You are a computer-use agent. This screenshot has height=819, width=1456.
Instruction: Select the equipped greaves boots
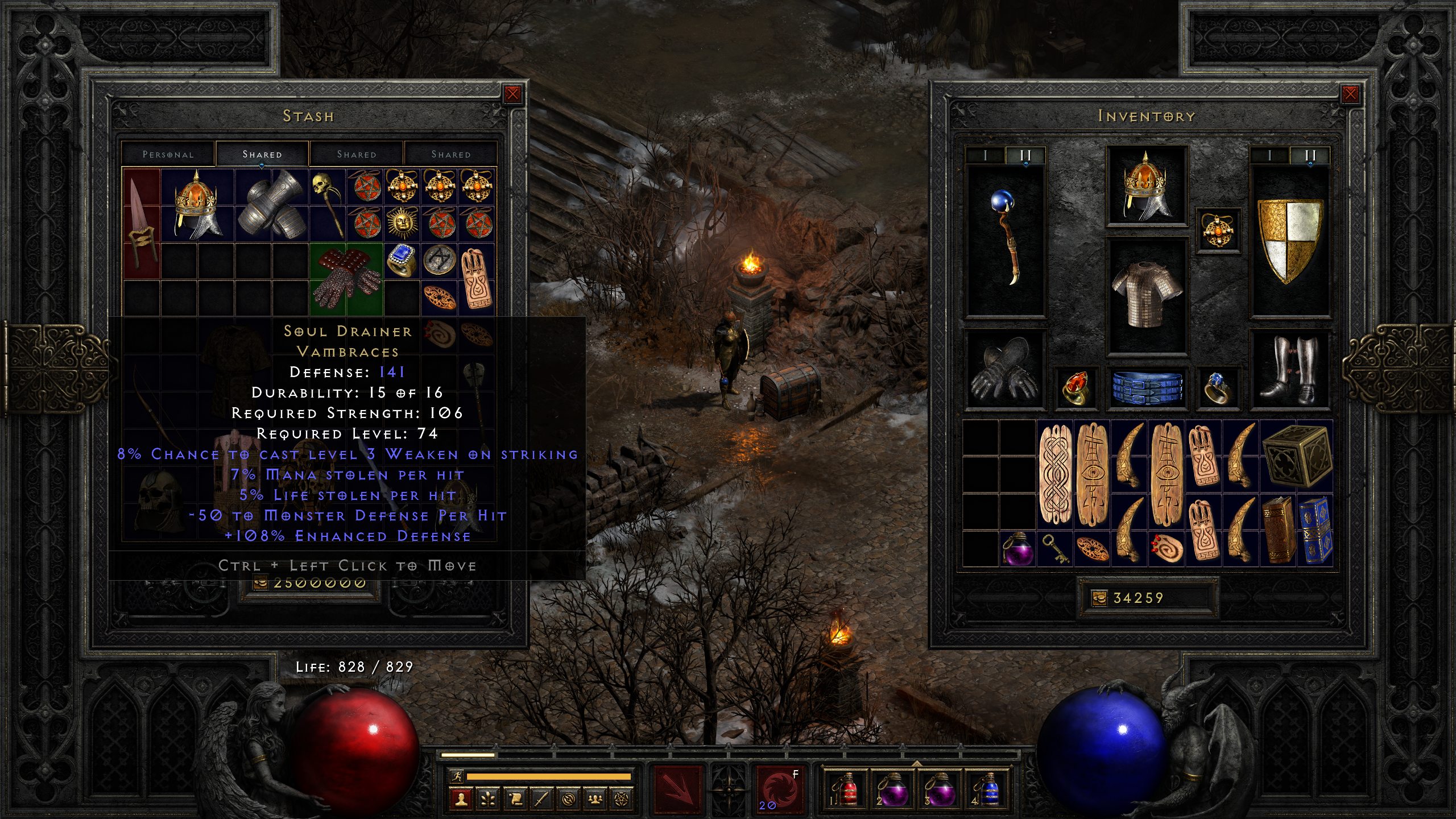1290,370
